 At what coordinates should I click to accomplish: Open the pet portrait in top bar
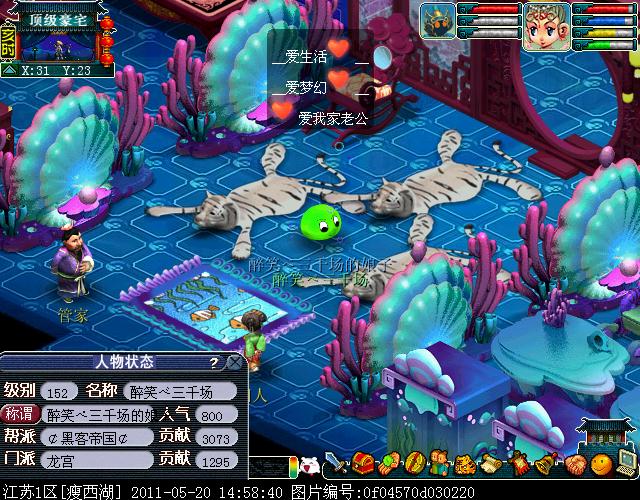(x=437, y=18)
